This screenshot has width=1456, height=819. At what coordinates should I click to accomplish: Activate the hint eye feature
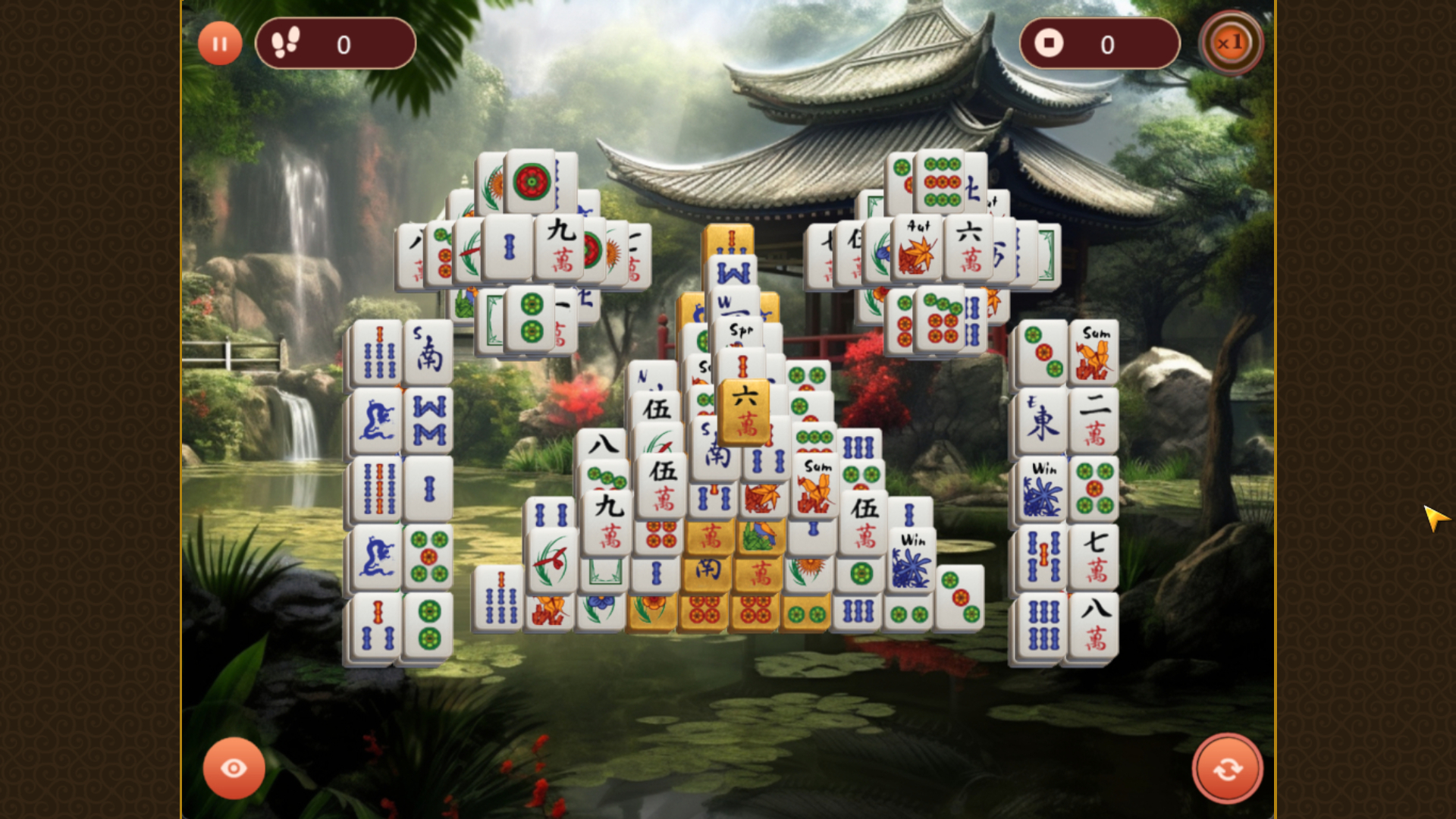click(234, 768)
